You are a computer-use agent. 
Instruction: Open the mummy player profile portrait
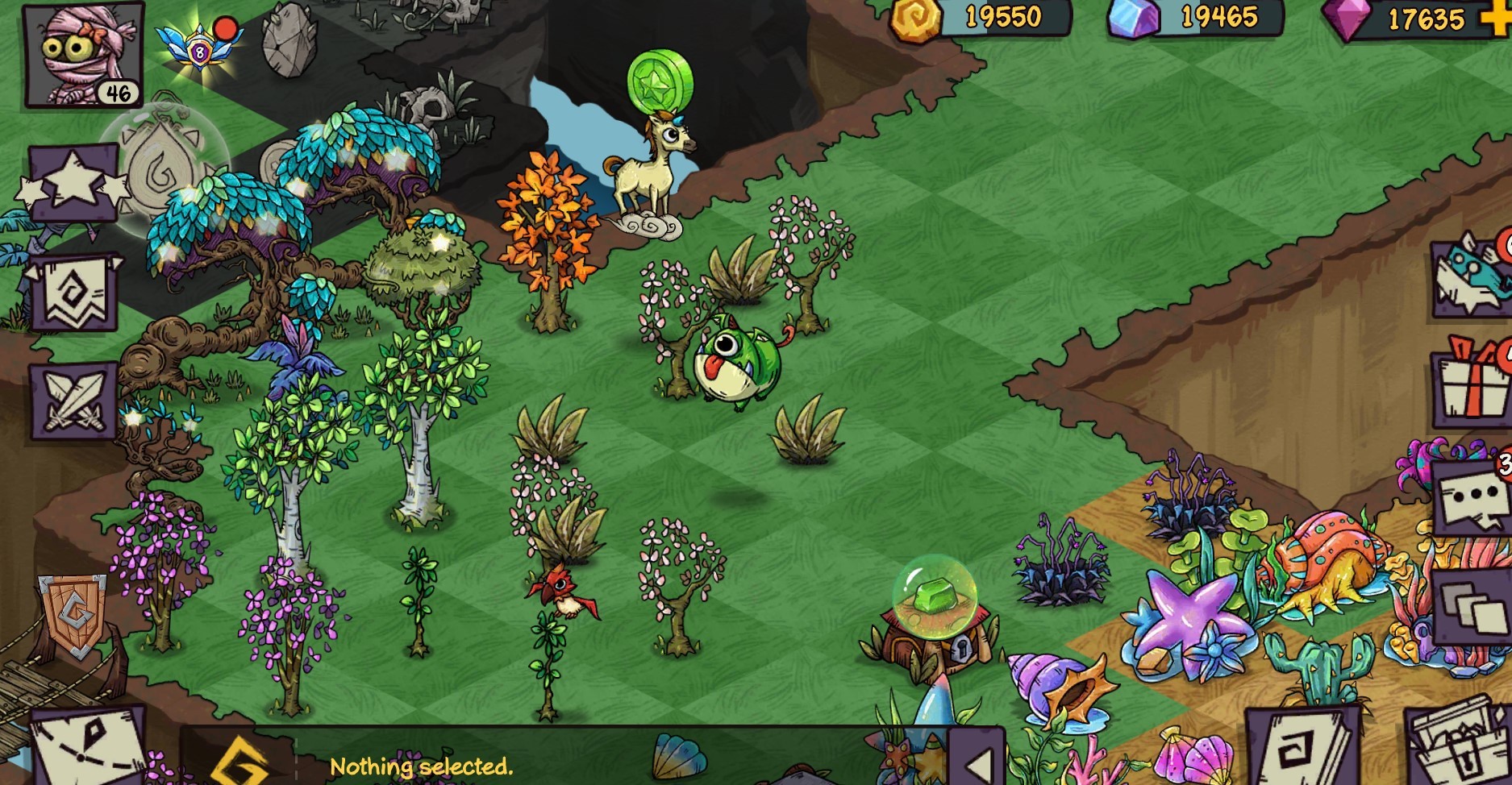(83, 55)
